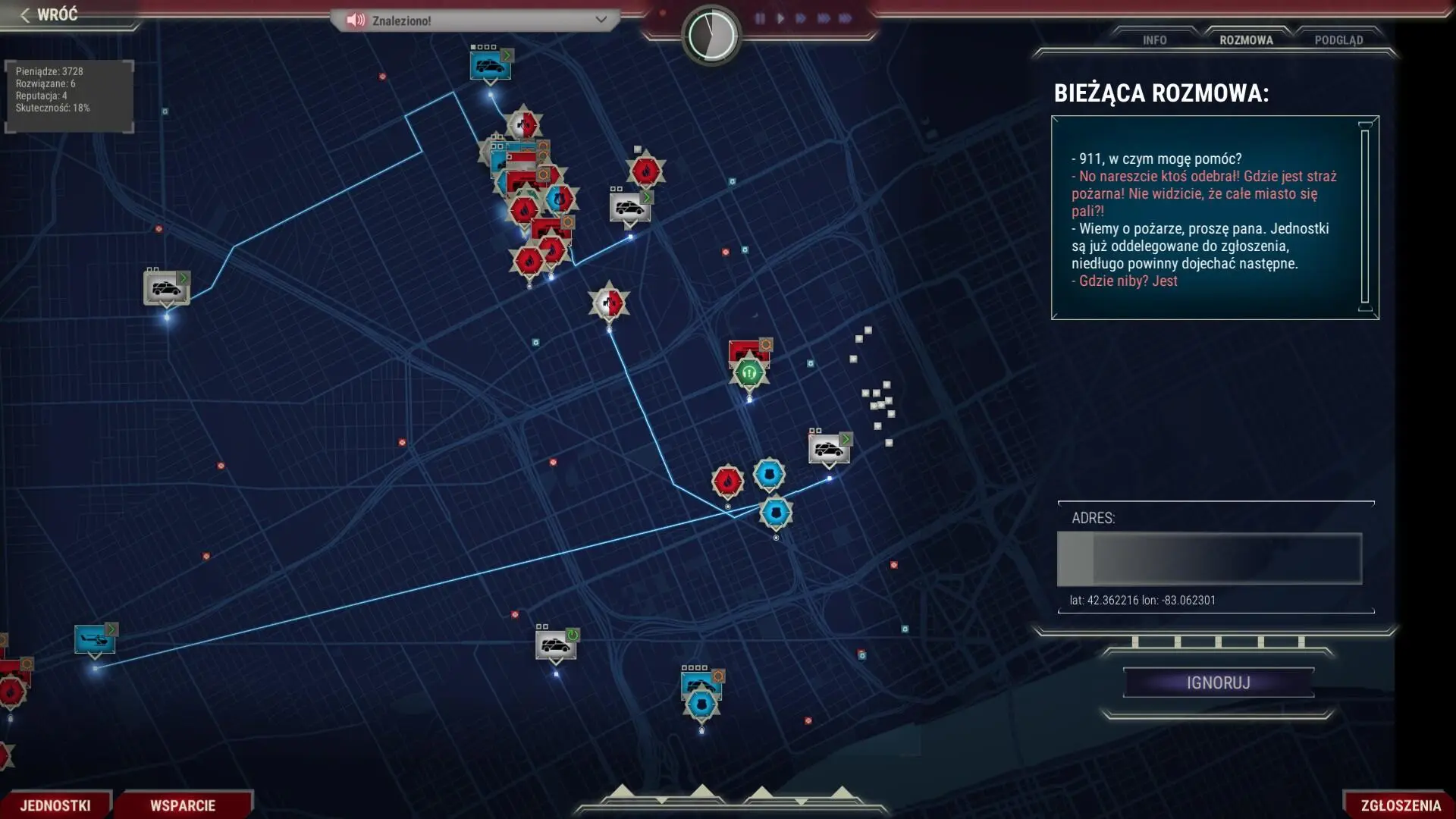Set maximum game speed with the fastest-forward button

point(845,18)
